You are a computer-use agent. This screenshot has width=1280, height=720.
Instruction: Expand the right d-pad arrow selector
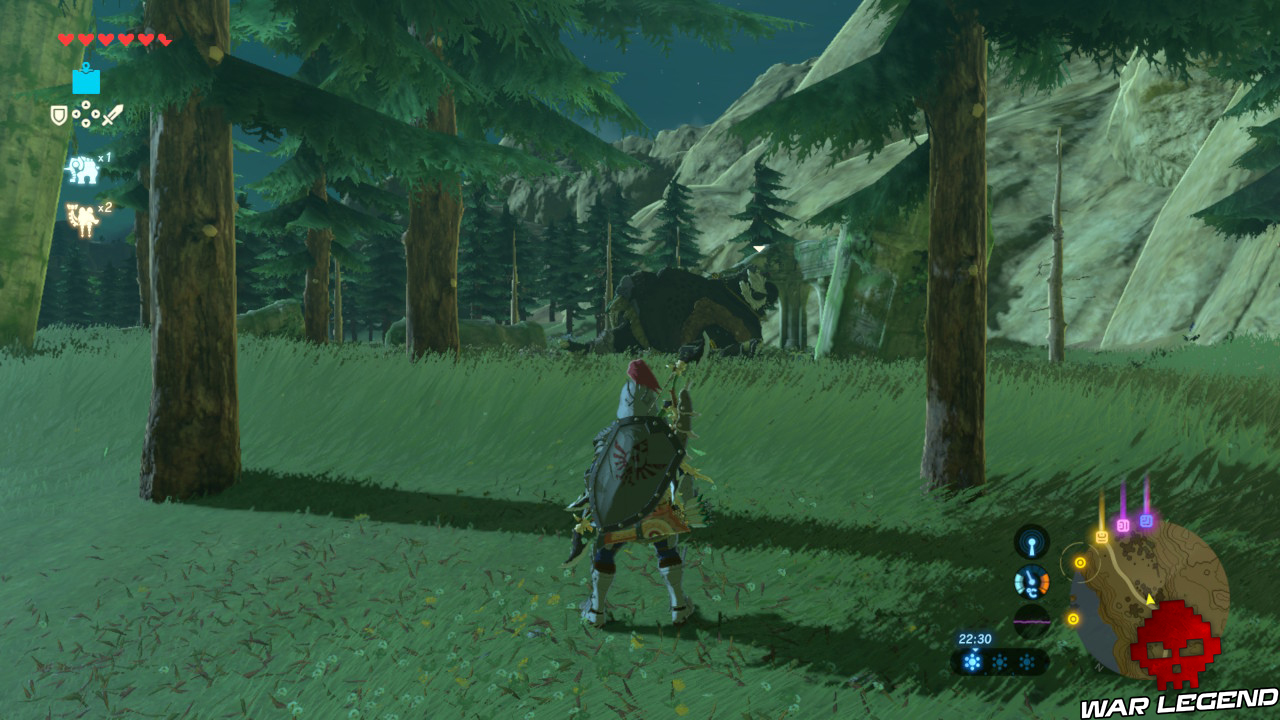[x=95, y=114]
